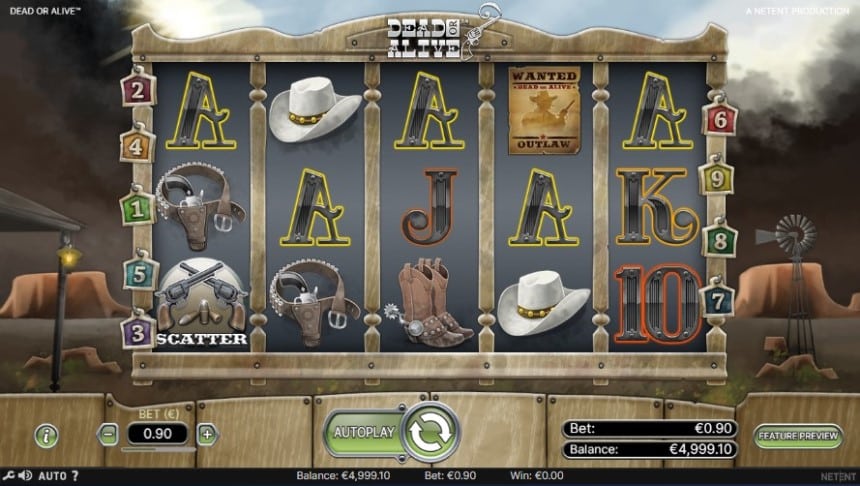Spin the reels with the round arrow button

pos(430,433)
